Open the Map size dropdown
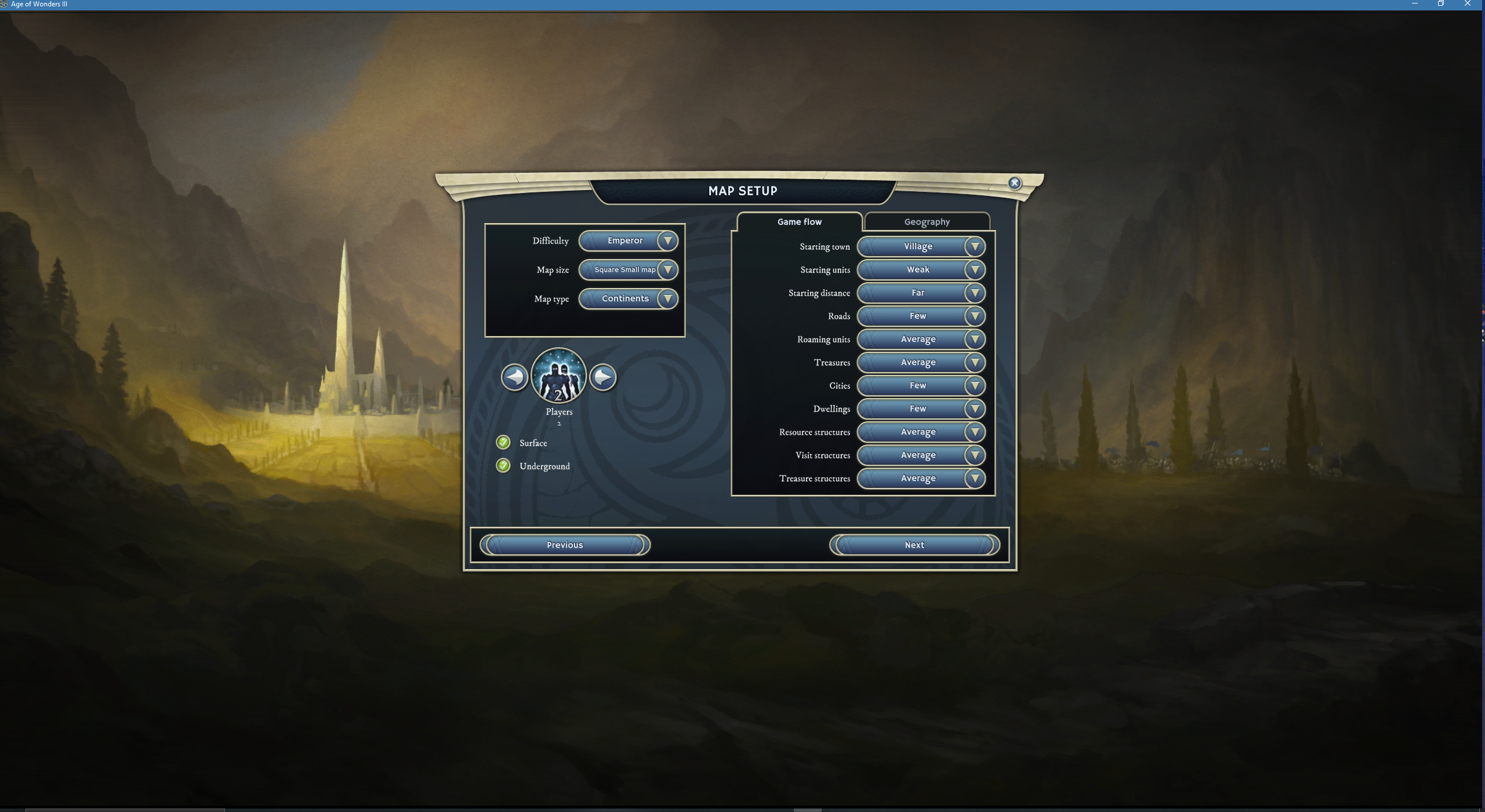 [629, 270]
